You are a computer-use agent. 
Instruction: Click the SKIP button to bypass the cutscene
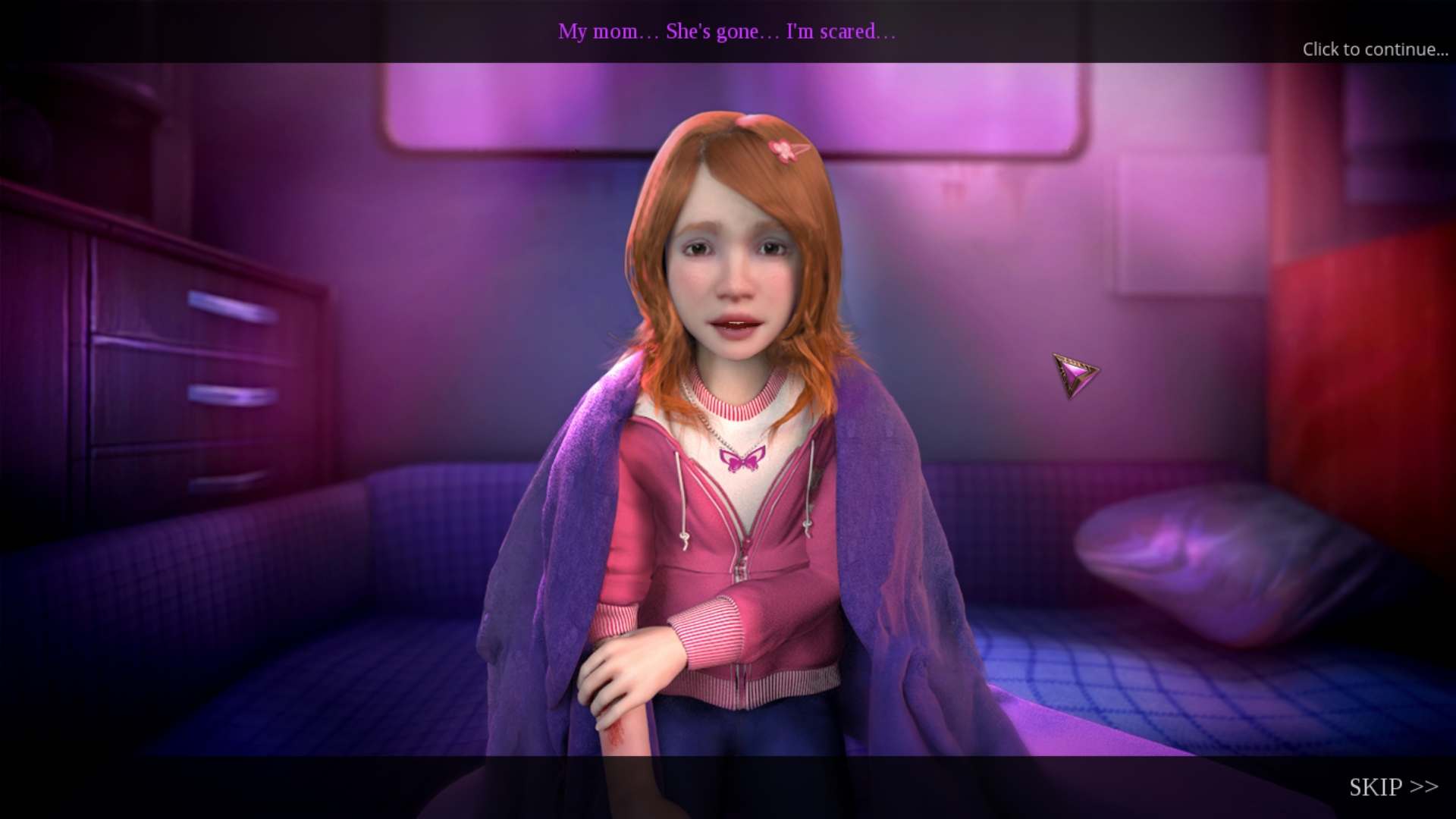pos(1395,786)
